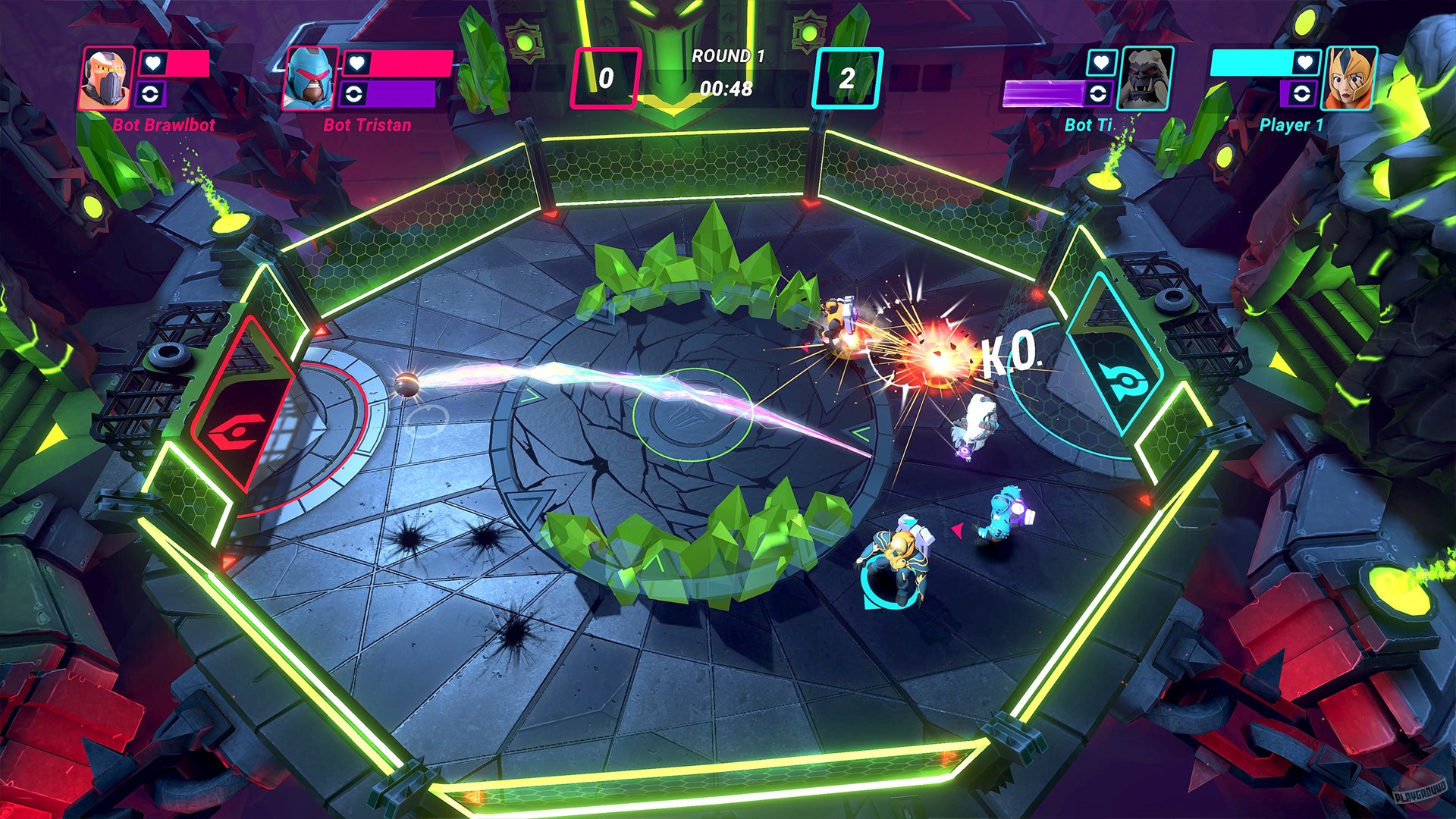Image resolution: width=1456 pixels, height=819 pixels.
Task: Select the ability recharge icon under Bot Tristan's heart
Action: tap(353, 95)
